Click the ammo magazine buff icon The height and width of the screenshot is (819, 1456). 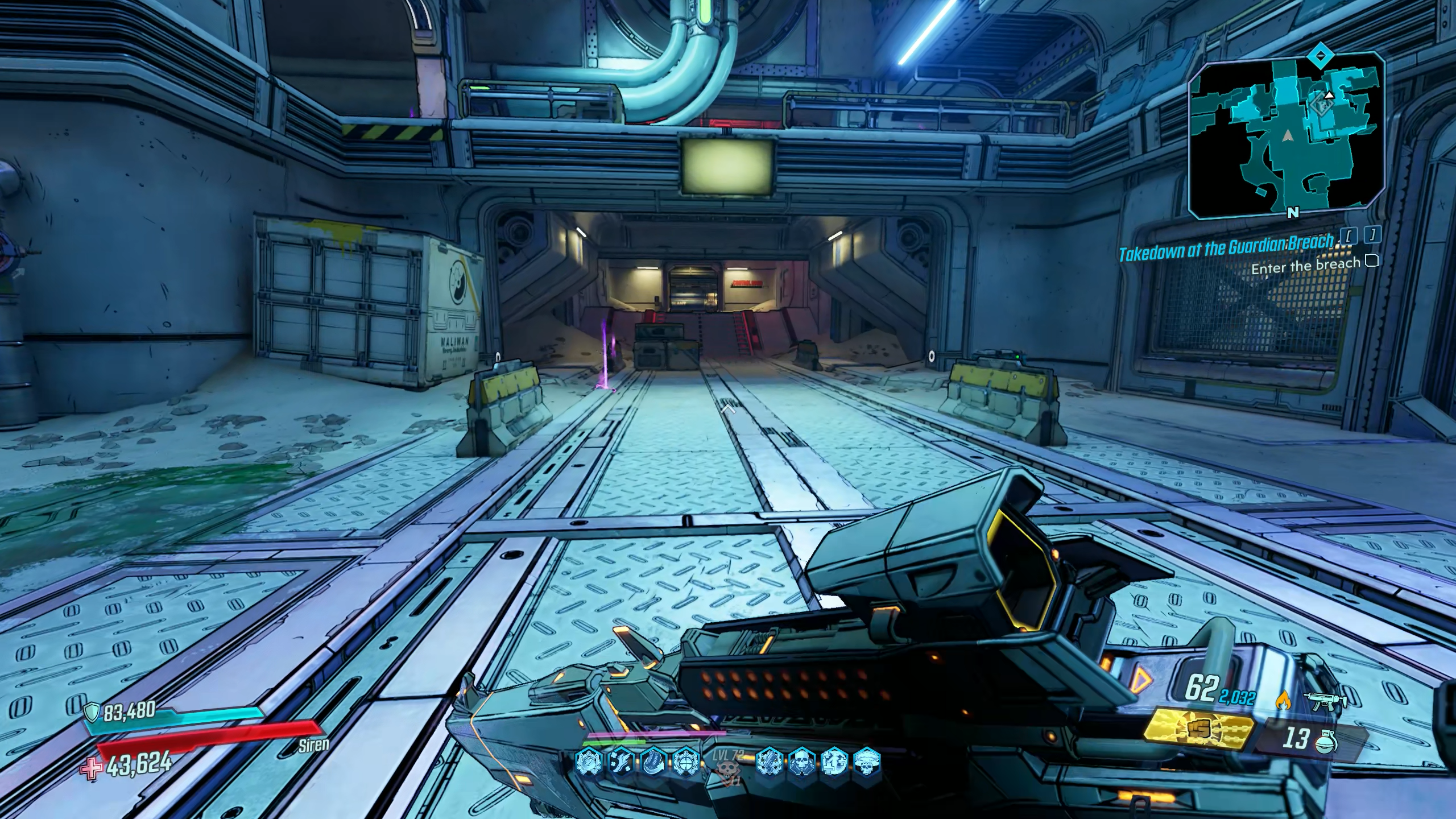(x=653, y=761)
